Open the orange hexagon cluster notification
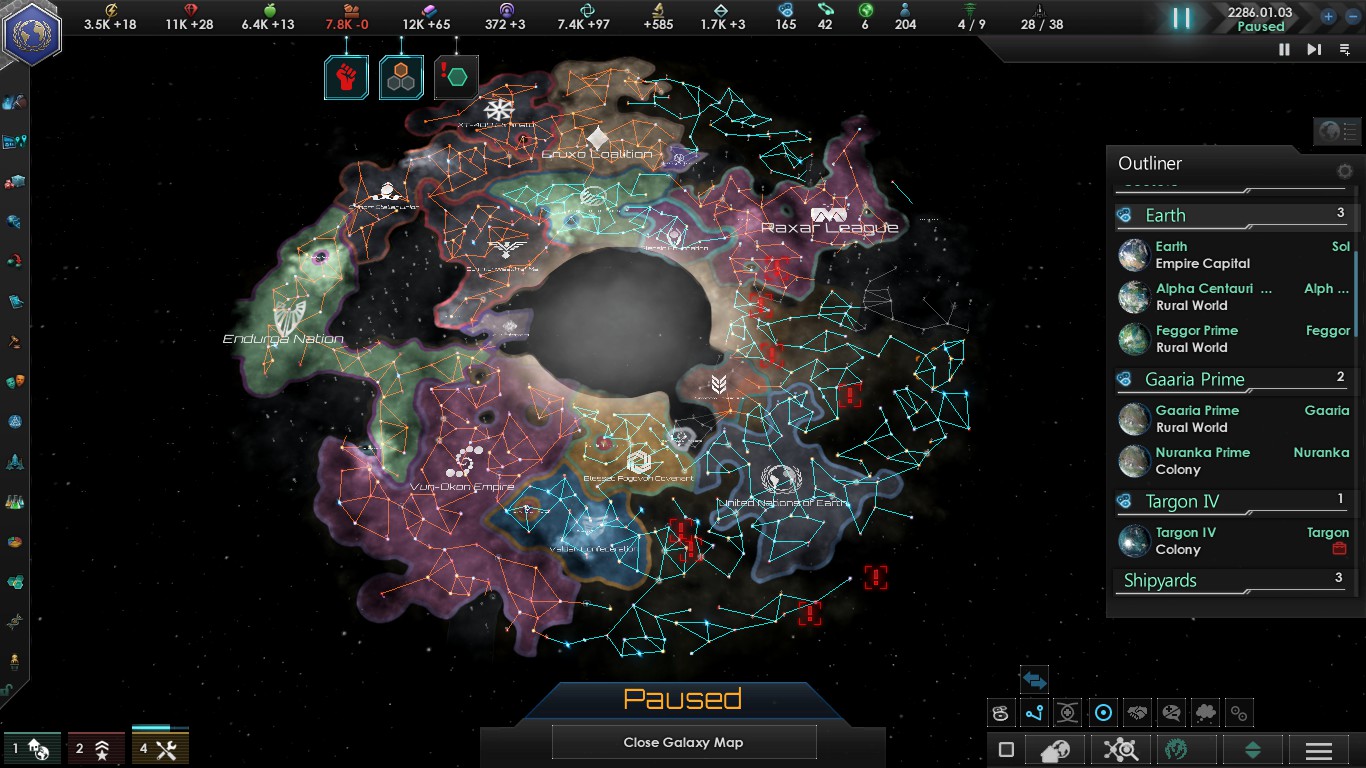The width and height of the screenshot is (1366, 768). pos(401,77)
